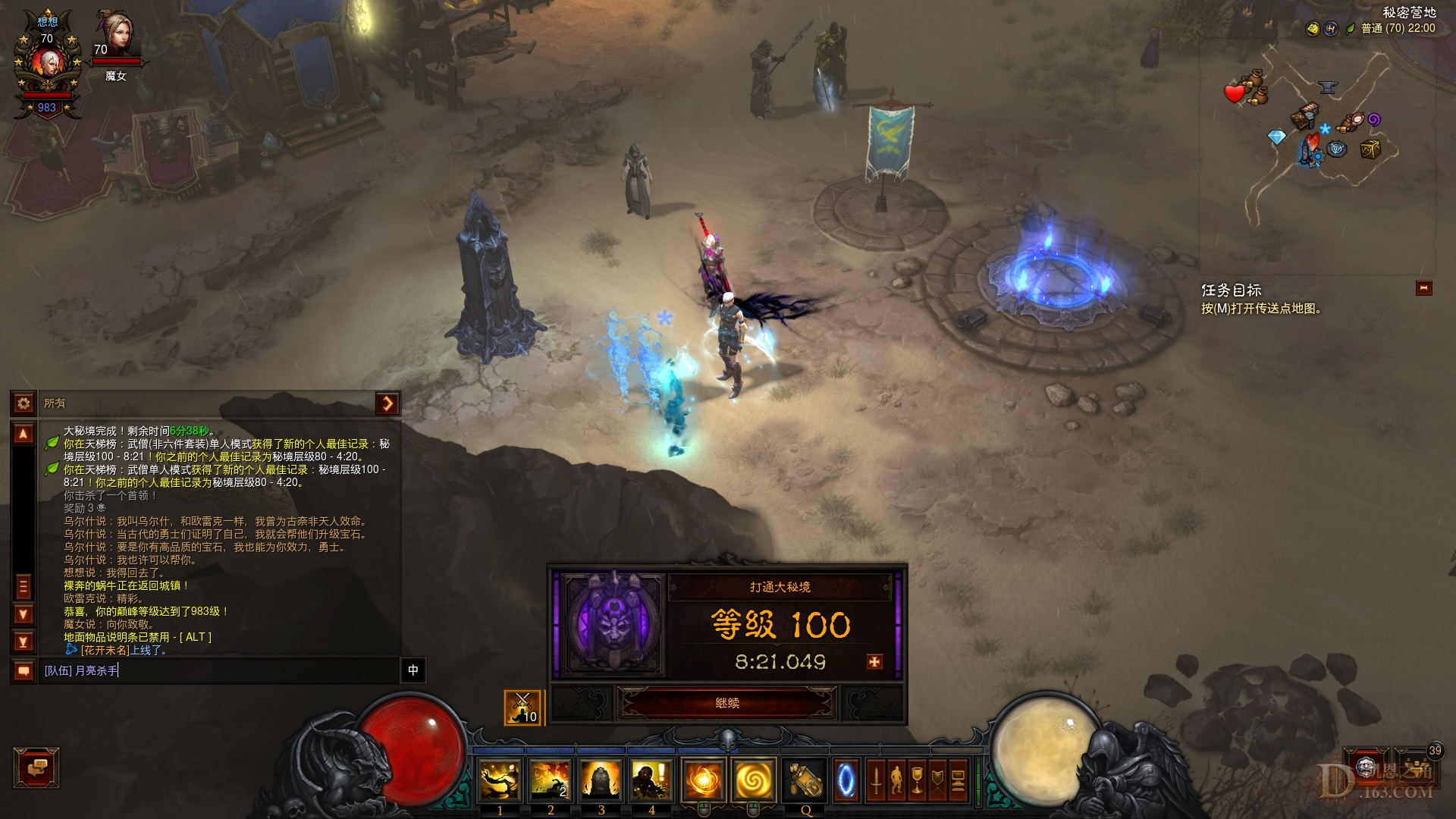Toggle the 中 input language button
The height and width of the screenshot is (819, 1456).
click(x=413, y=670)
